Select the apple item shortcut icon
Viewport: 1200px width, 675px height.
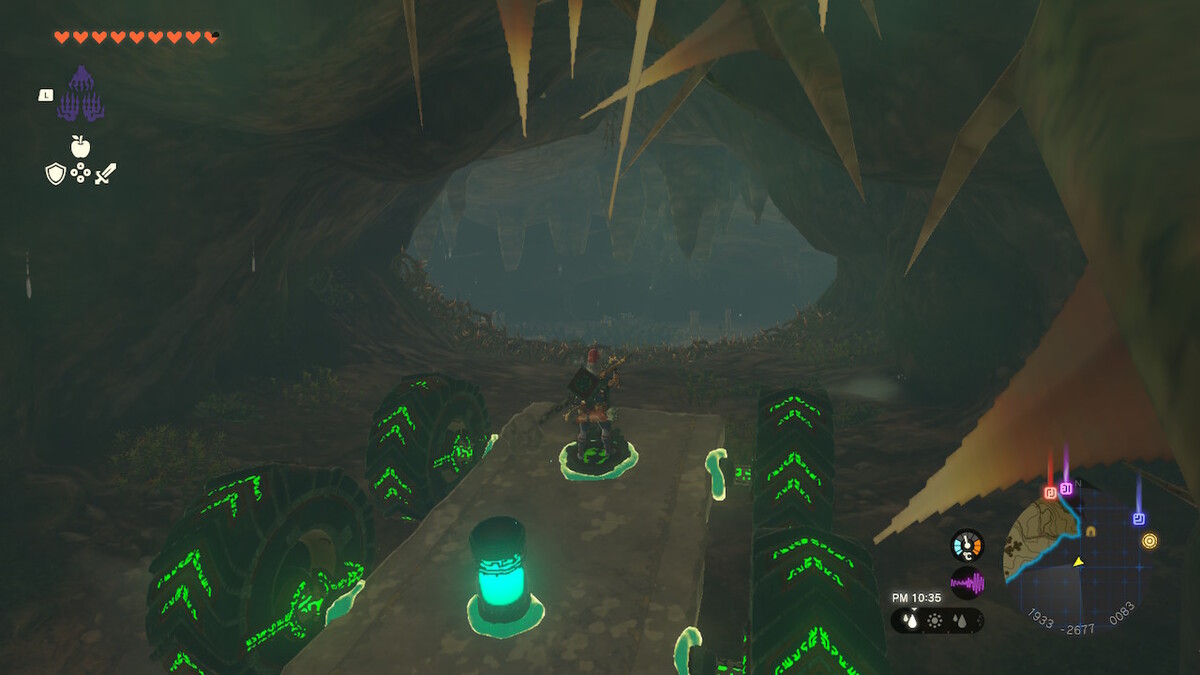pyautogui.click(x=80, y=147)
